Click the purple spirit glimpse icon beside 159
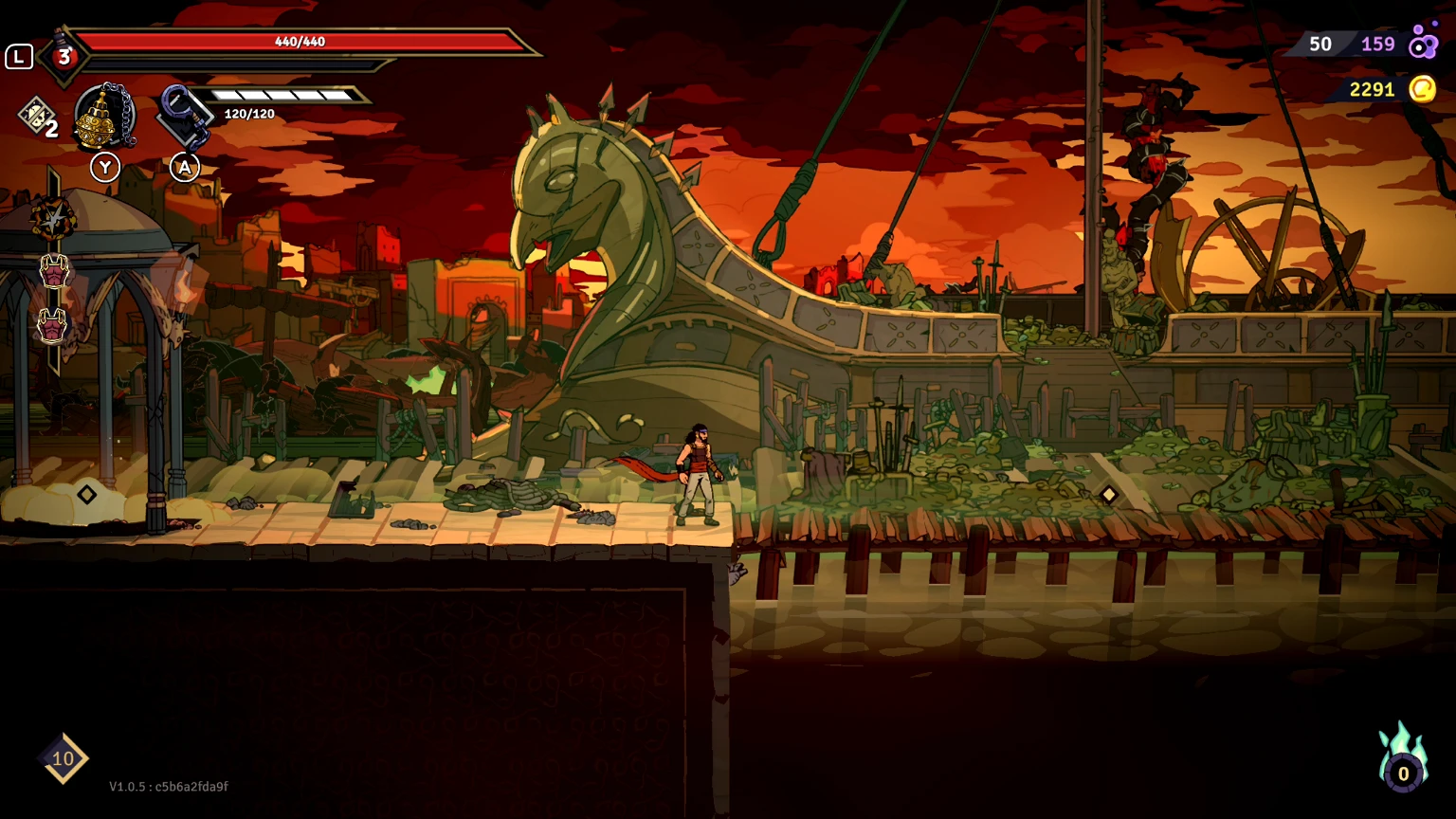Viewport: 1456px width, 819px height. pos(1424,44)
